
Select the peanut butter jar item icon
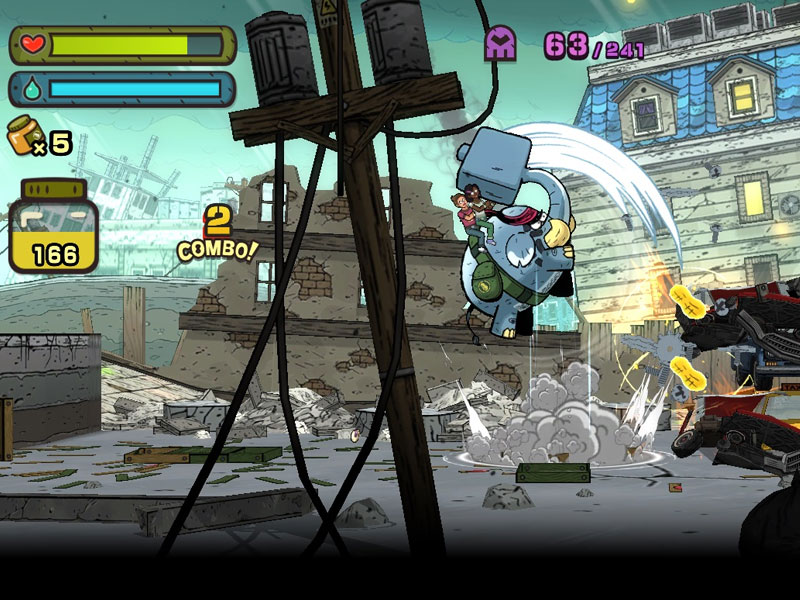pyautogui.click(x=24, y=136)
